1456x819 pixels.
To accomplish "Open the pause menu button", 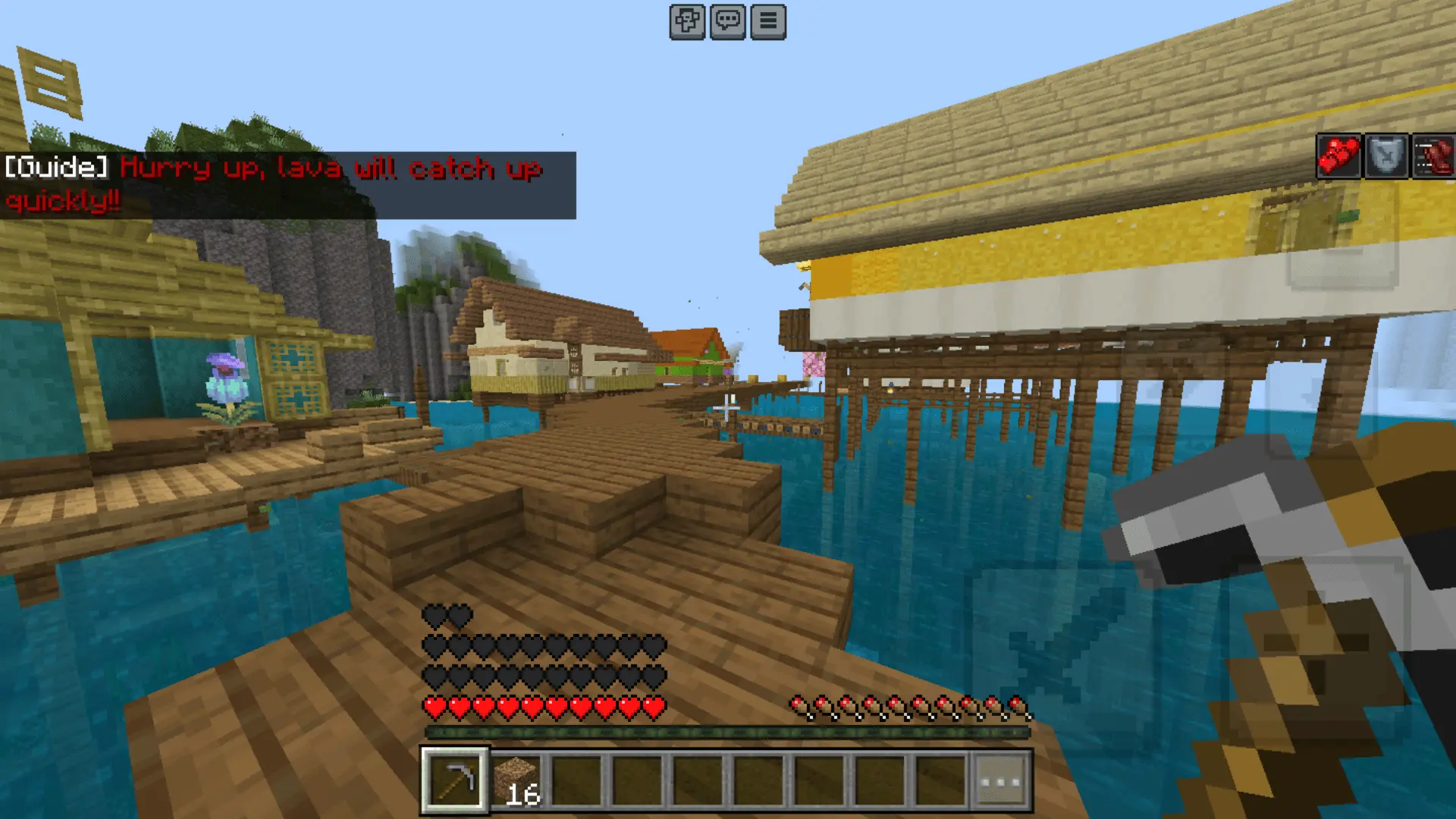I will [767, 21].
